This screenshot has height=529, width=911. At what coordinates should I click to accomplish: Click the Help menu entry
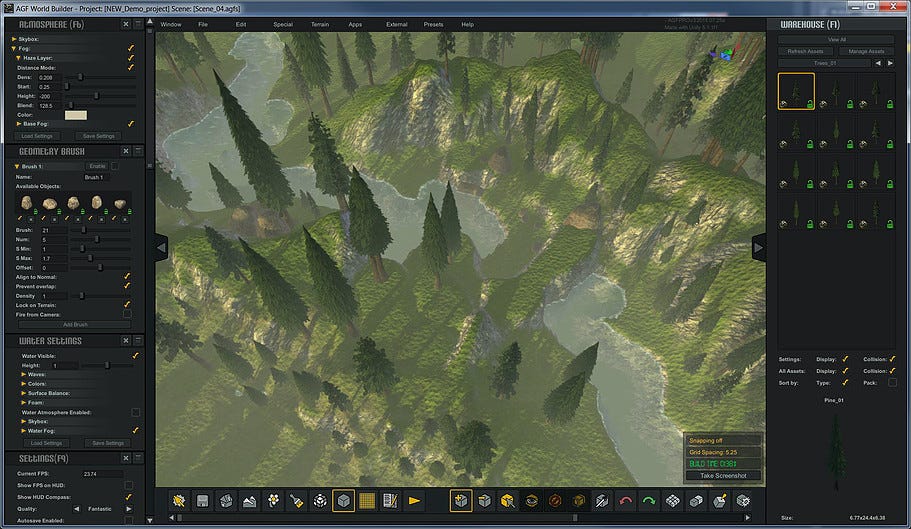pos(469,23)
